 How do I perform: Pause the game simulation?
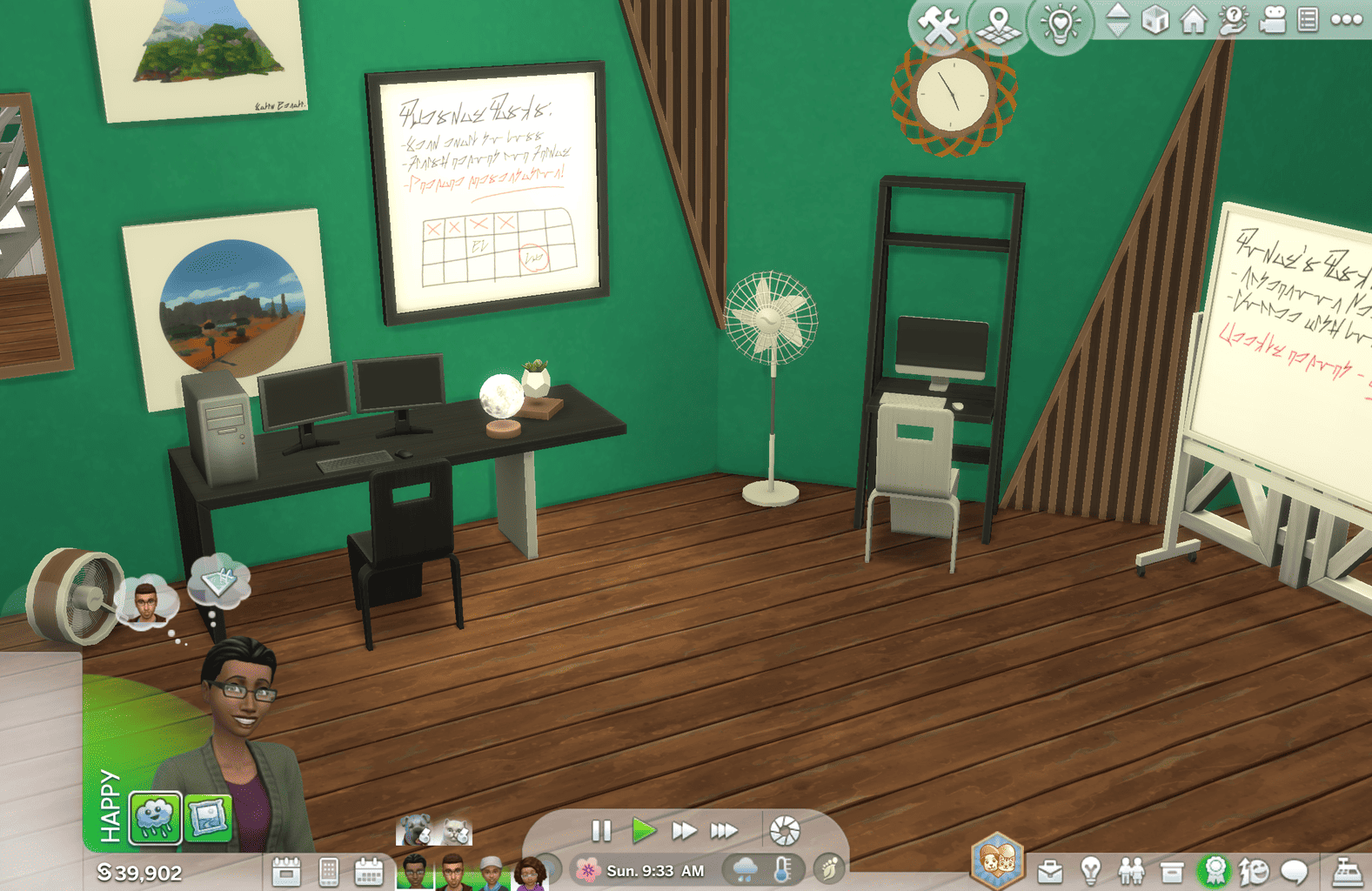click(601, 831)
